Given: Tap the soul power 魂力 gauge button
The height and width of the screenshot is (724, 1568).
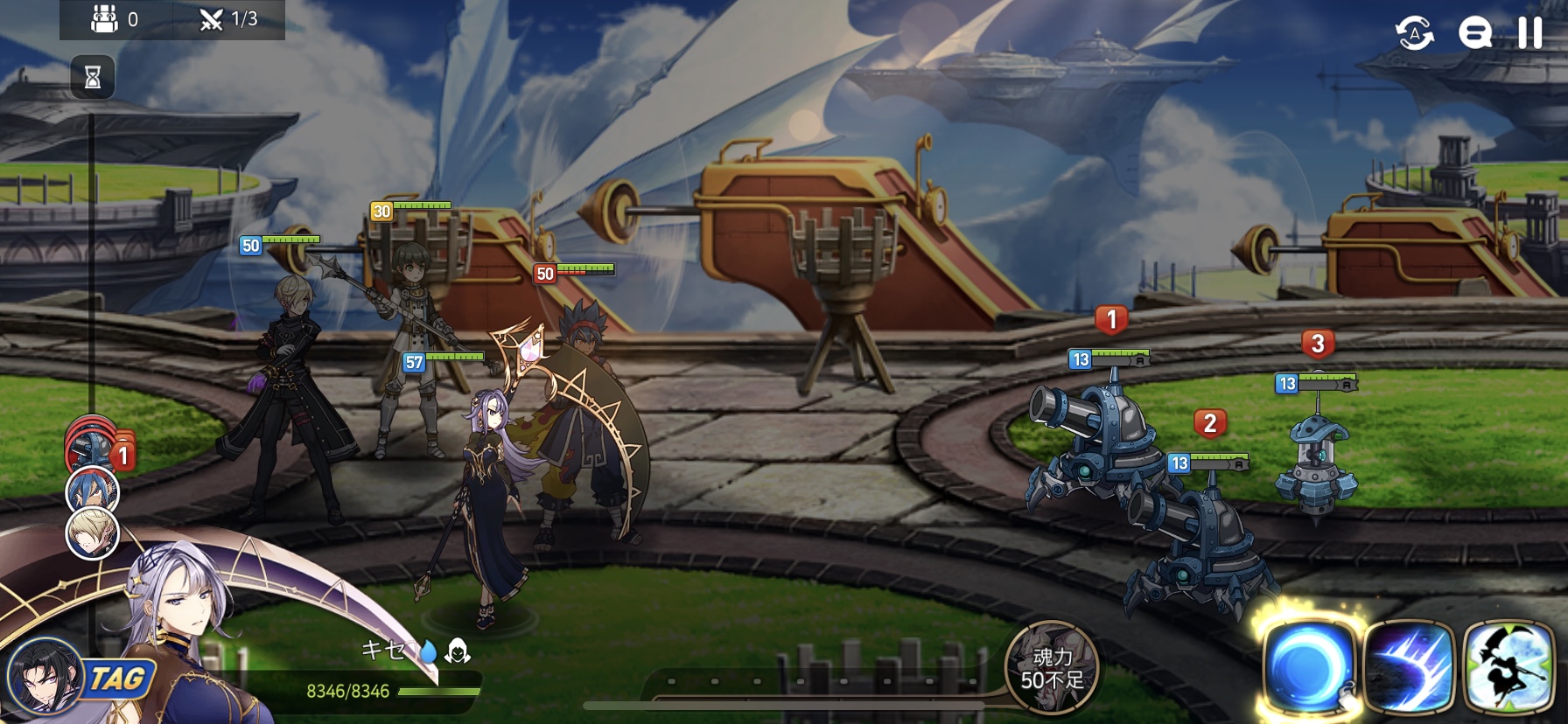Looking at the screenshot, I should pos(1052,668).
